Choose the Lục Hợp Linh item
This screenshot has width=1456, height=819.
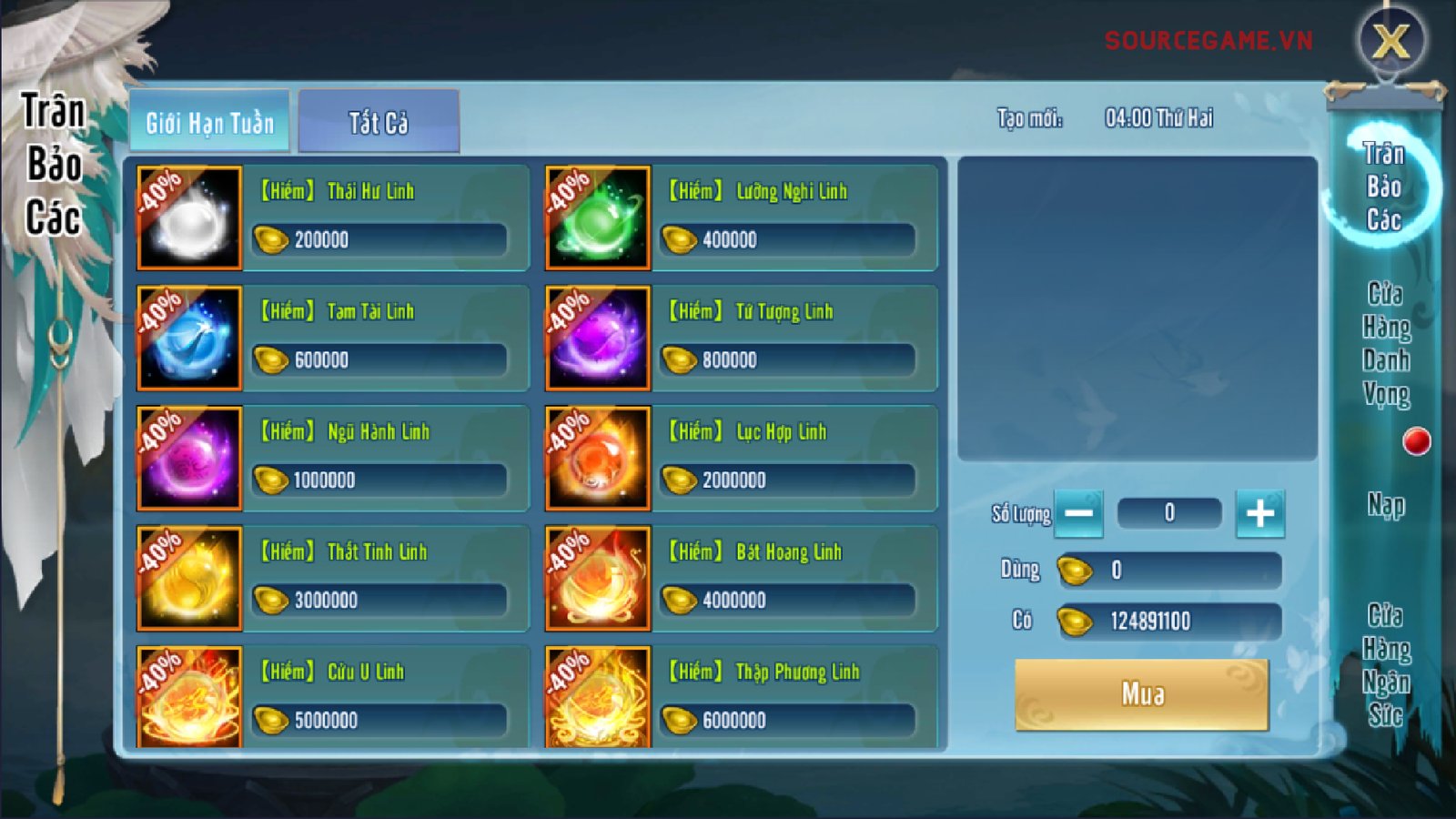coord(741,459)
